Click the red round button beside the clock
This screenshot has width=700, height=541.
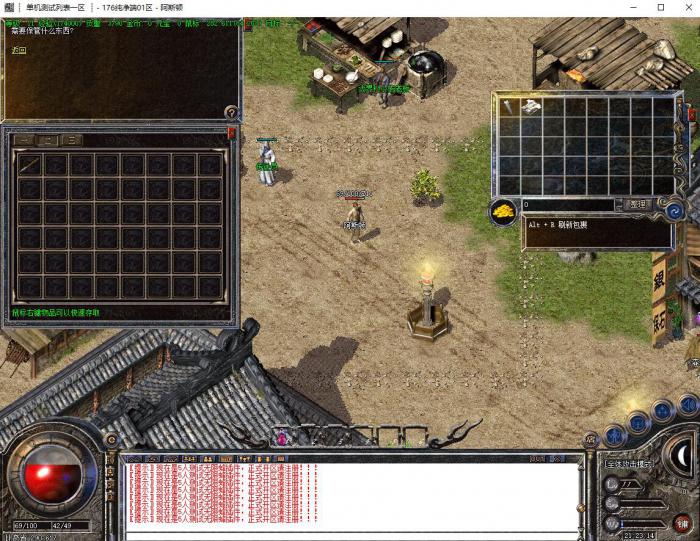(x=682, y=521)
